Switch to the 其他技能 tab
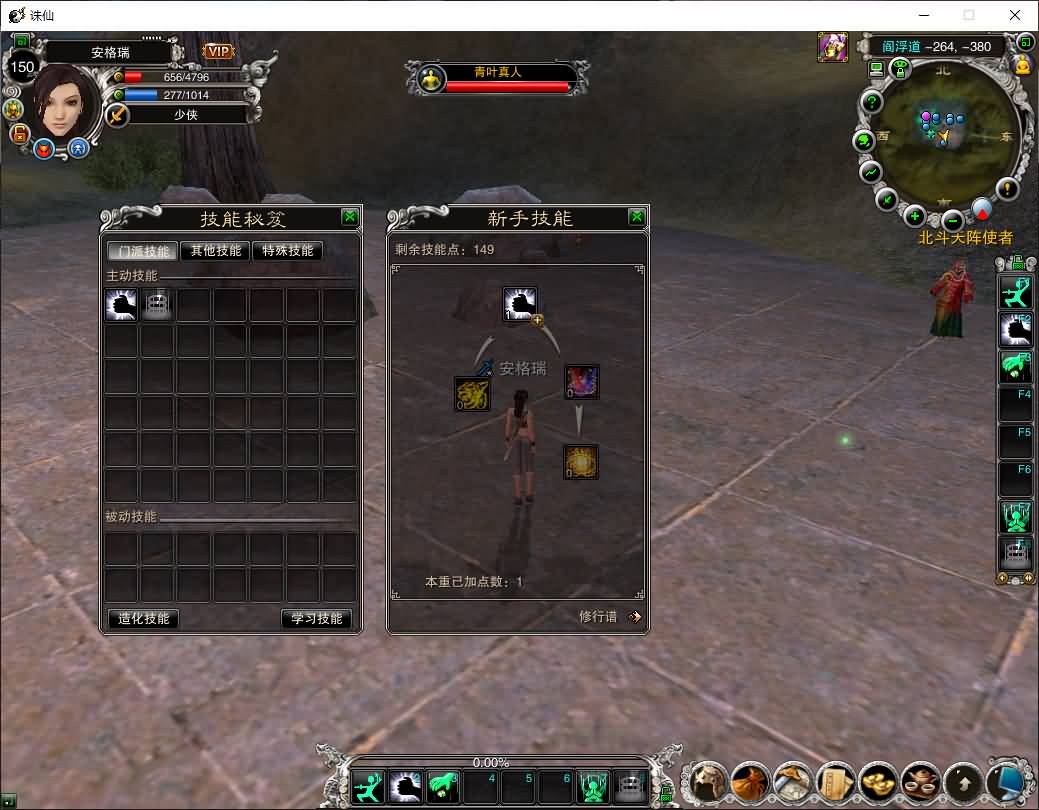1039x810 pixels. pyautogui.click(x=215, y=251)
